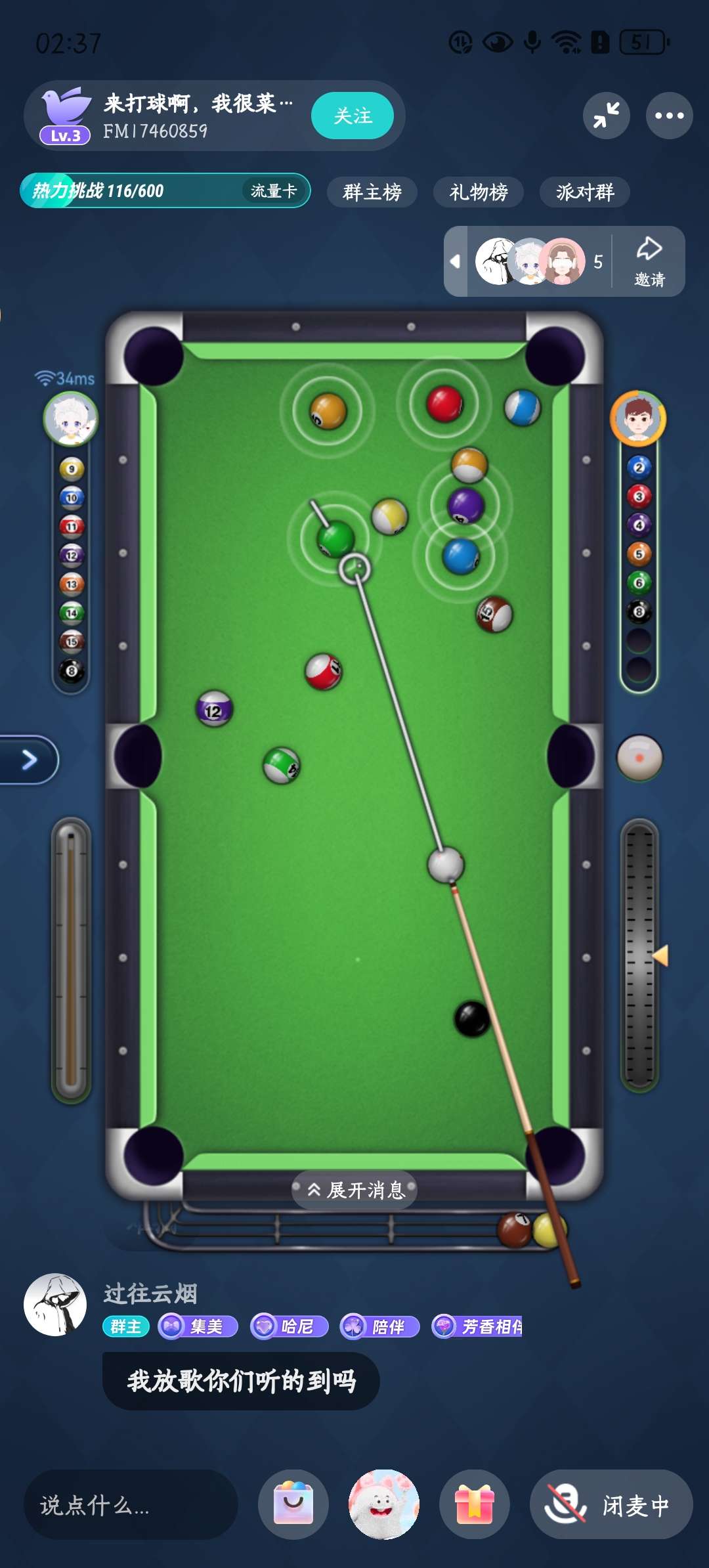
Task: Focus the 说点什么 chat input
Action: pos(130,1505)
